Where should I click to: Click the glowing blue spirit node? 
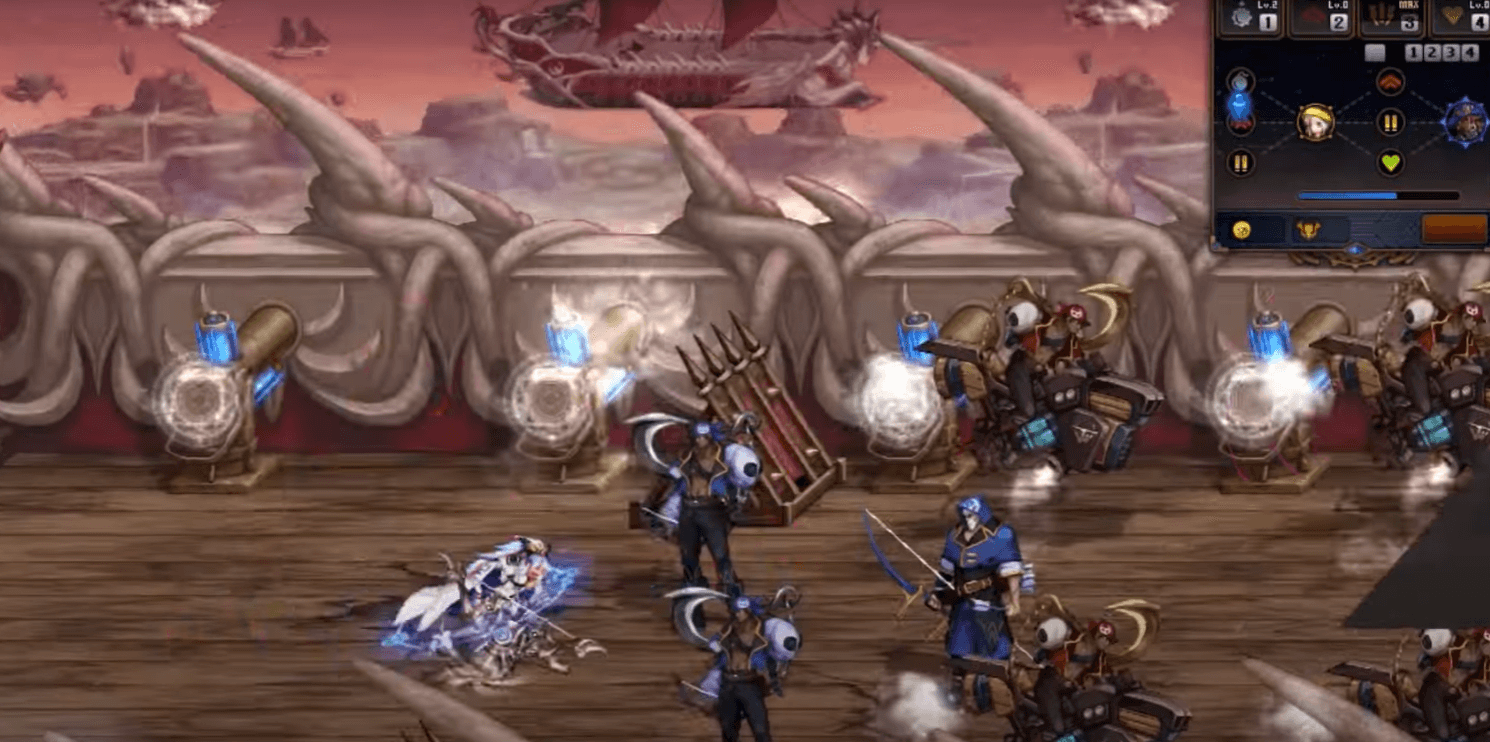point(1238,103)
